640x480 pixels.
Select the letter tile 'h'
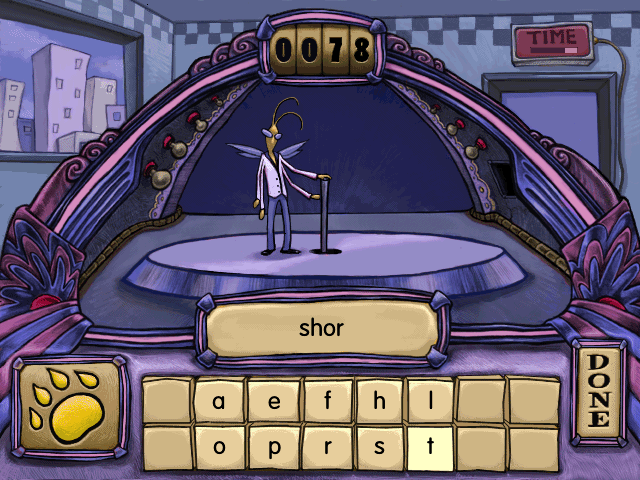coord(379,401)
